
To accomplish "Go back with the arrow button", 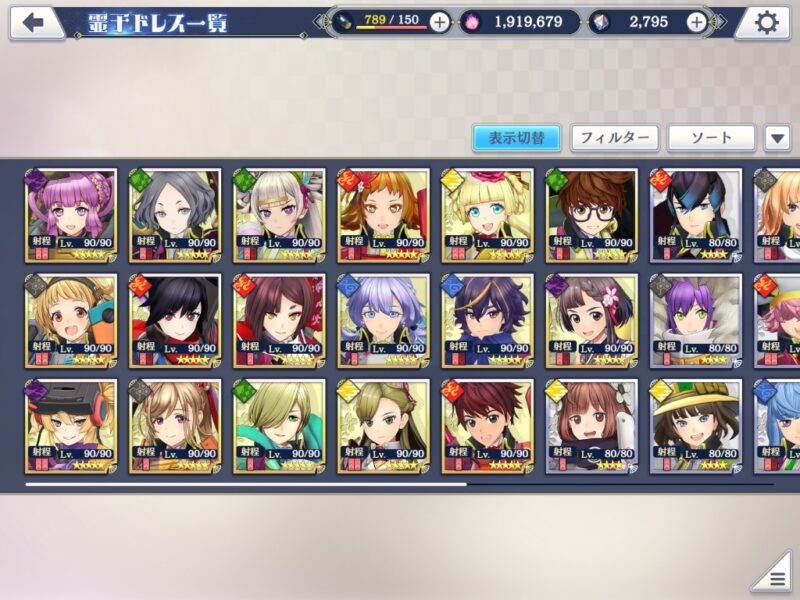I will tap(35, 22).
